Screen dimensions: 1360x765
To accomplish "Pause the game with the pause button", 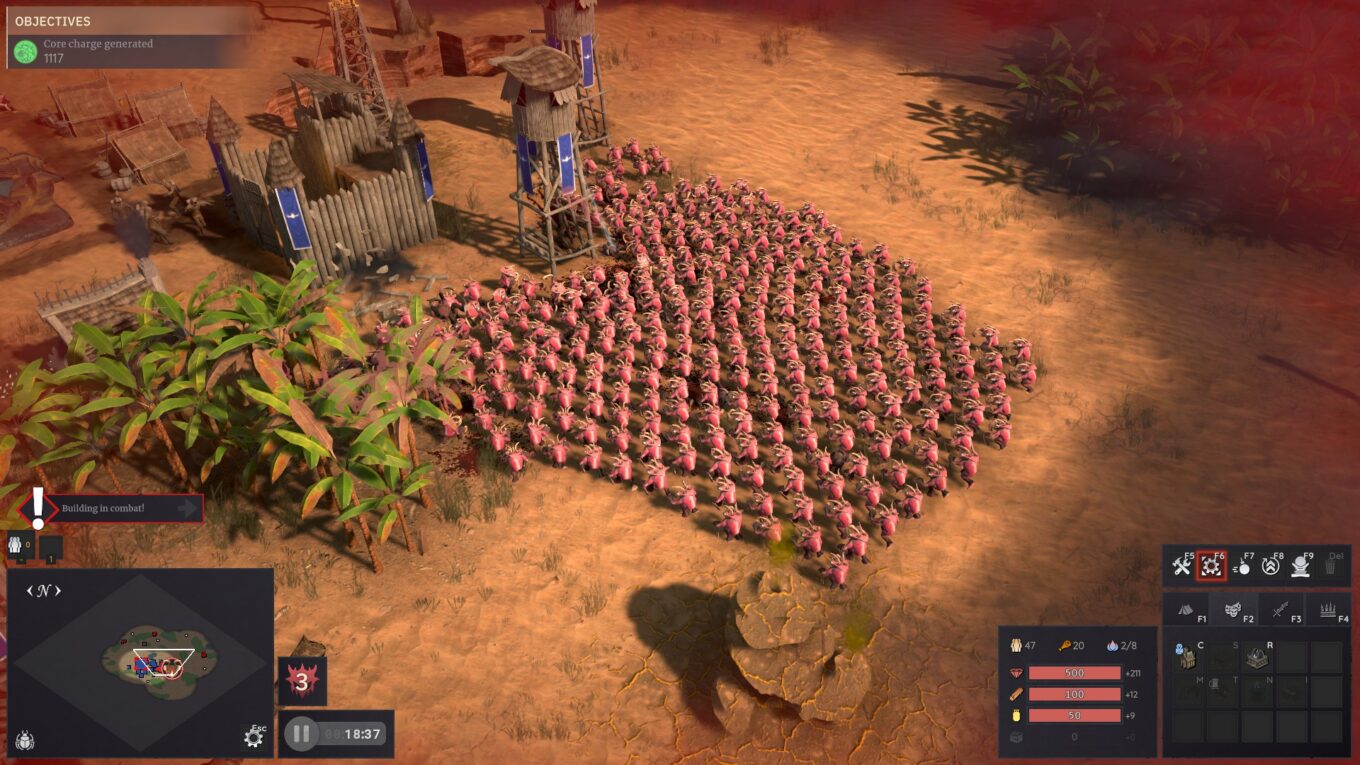I will (299, 733).
